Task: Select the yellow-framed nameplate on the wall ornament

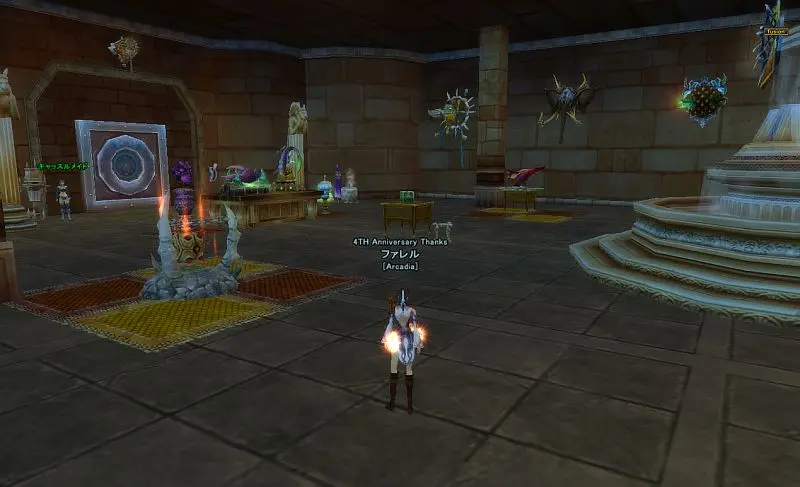Action: (776, 31)
